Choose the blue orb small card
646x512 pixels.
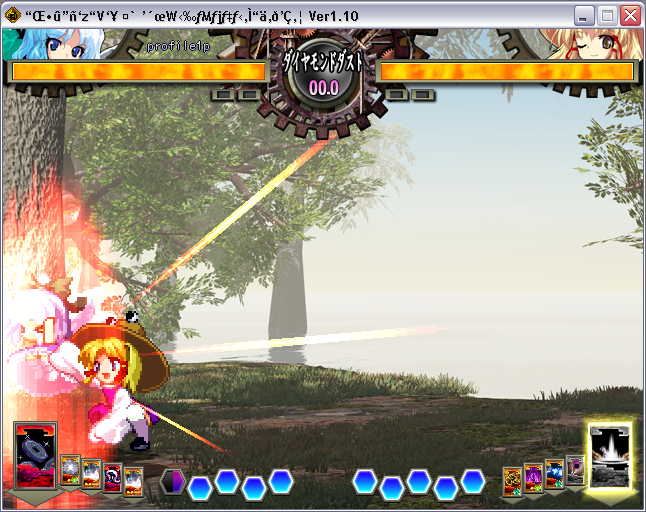coord(554,473)
